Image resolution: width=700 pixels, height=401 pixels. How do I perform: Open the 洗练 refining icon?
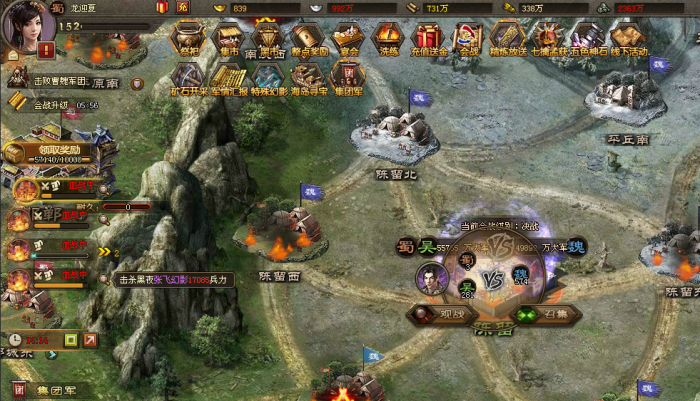coord(387,38)
